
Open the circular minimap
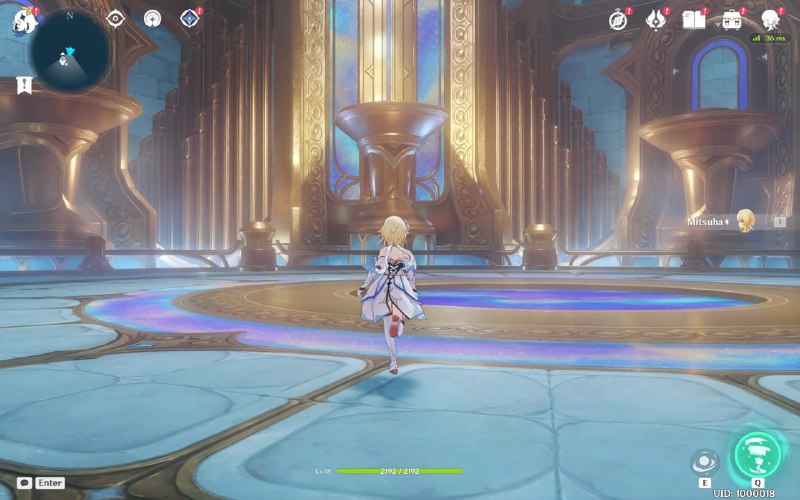click(69, 52)
